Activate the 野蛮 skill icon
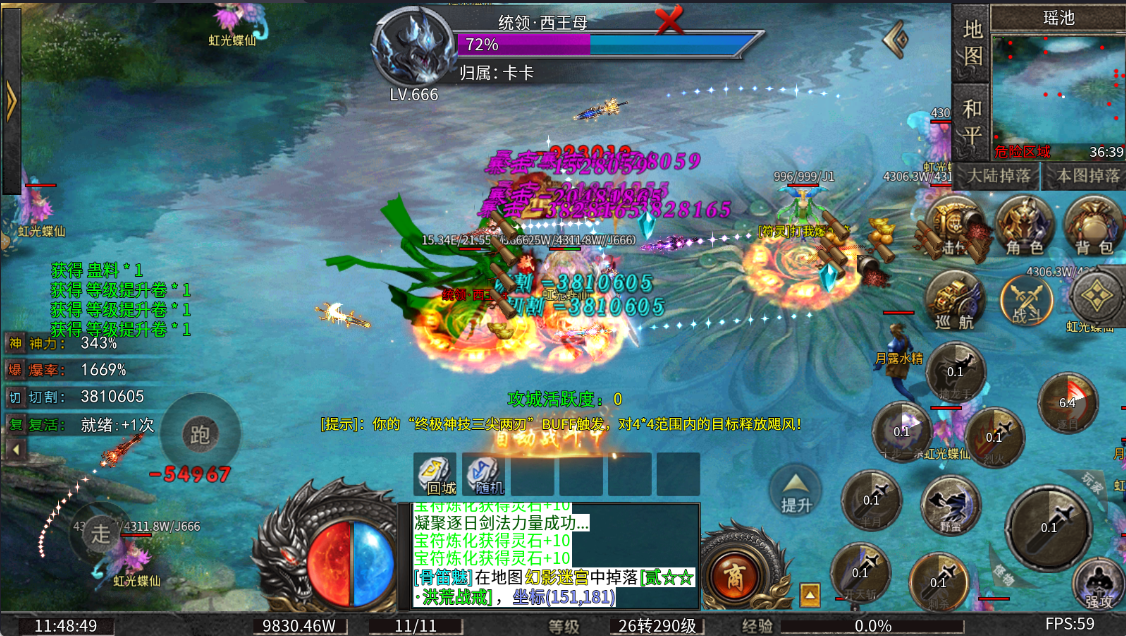The height and width of the screenshot is (636, 1126). (x=950, y=504)
